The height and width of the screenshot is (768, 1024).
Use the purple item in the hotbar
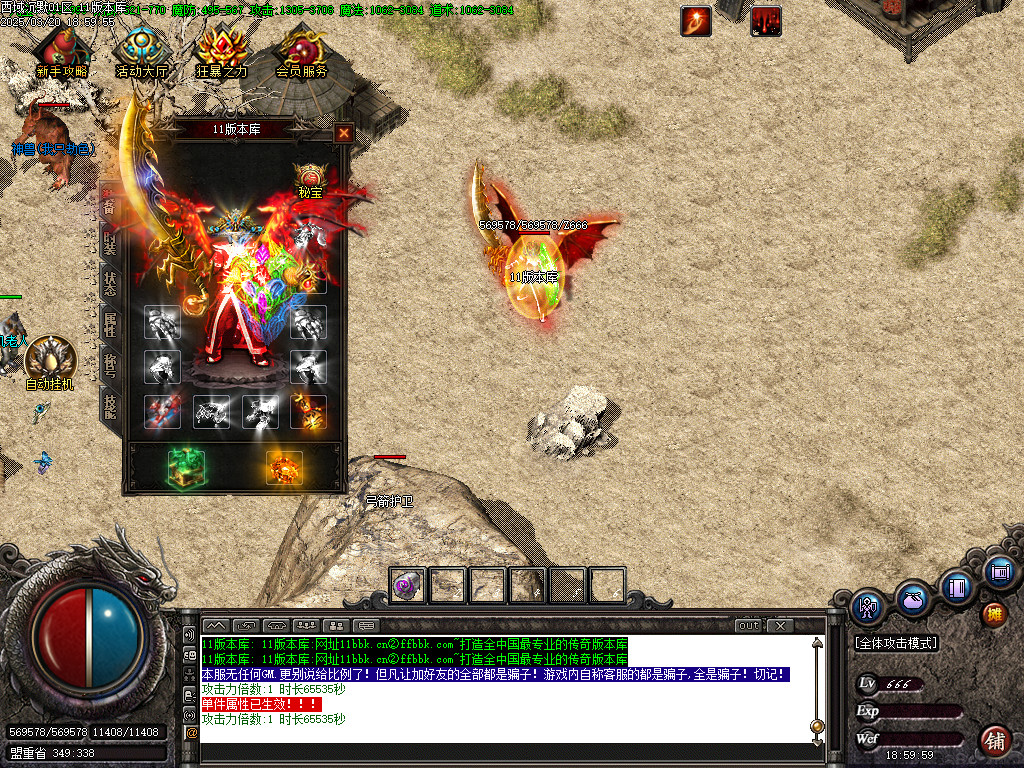406,585
